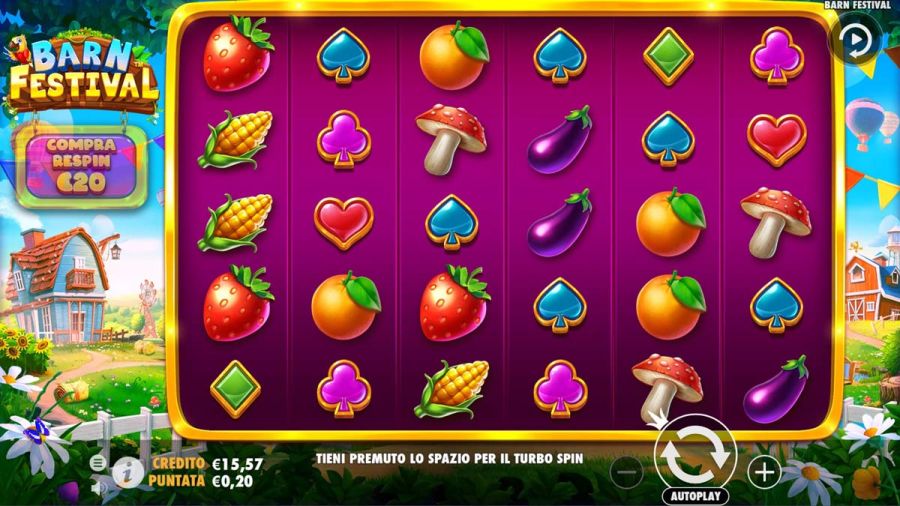This screenshot has width=900, height=506.
Task: Click the round play button at top right
Action: (855, 41)
